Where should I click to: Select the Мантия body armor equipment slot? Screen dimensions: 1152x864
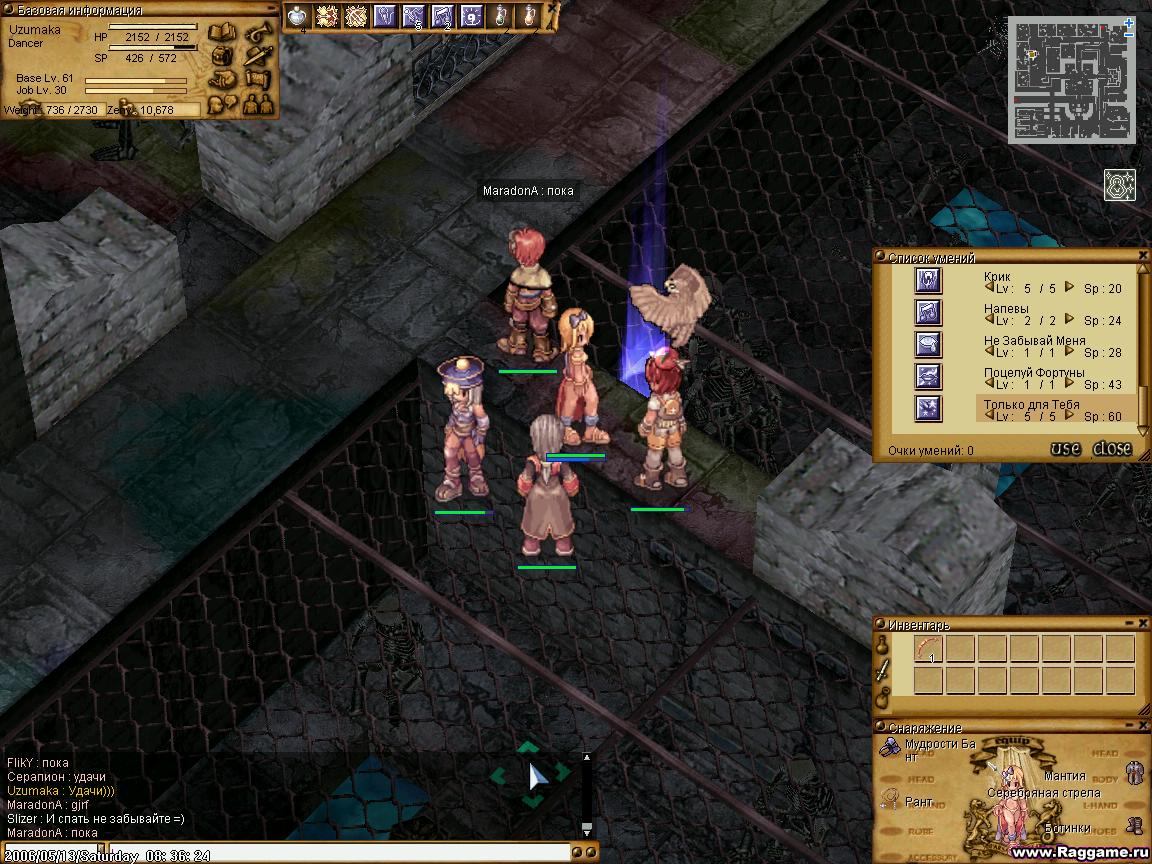tap(1134, 772)
